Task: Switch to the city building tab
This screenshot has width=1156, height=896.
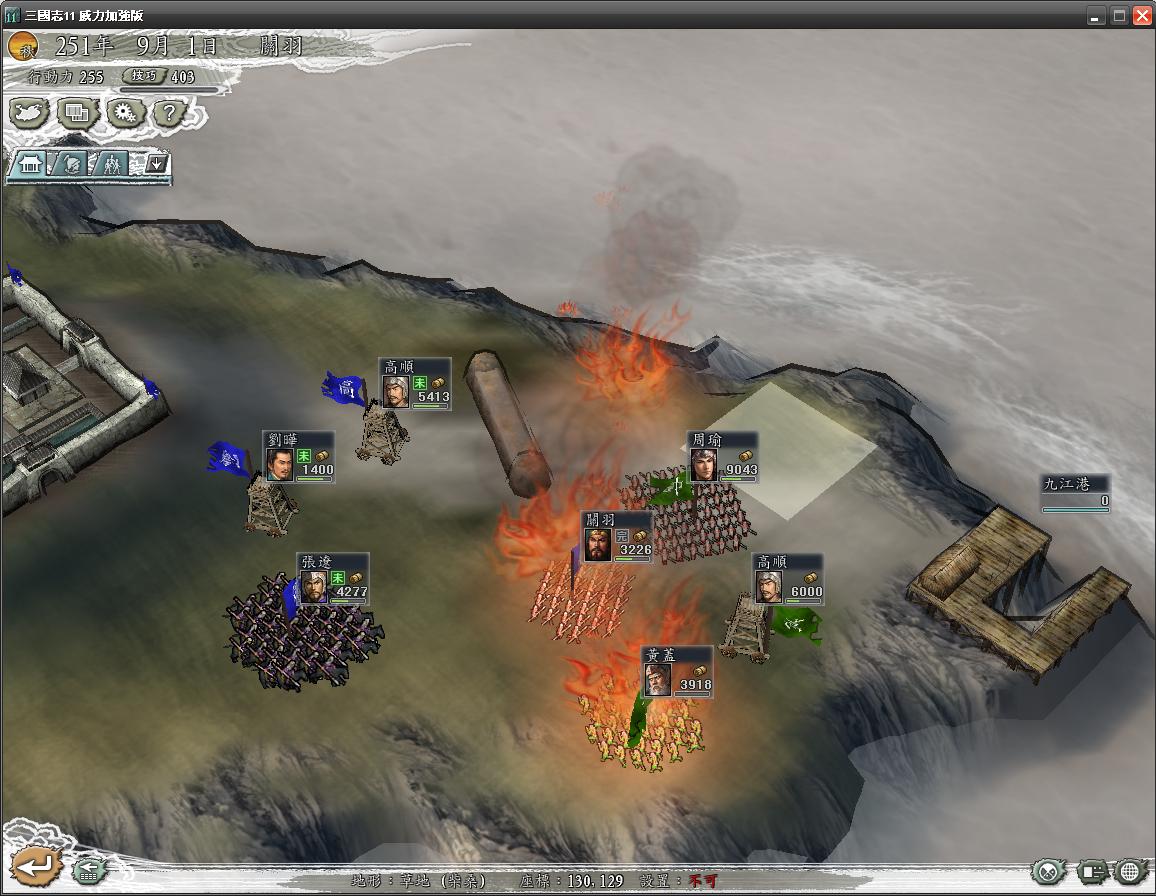Action: pos(30,164)
